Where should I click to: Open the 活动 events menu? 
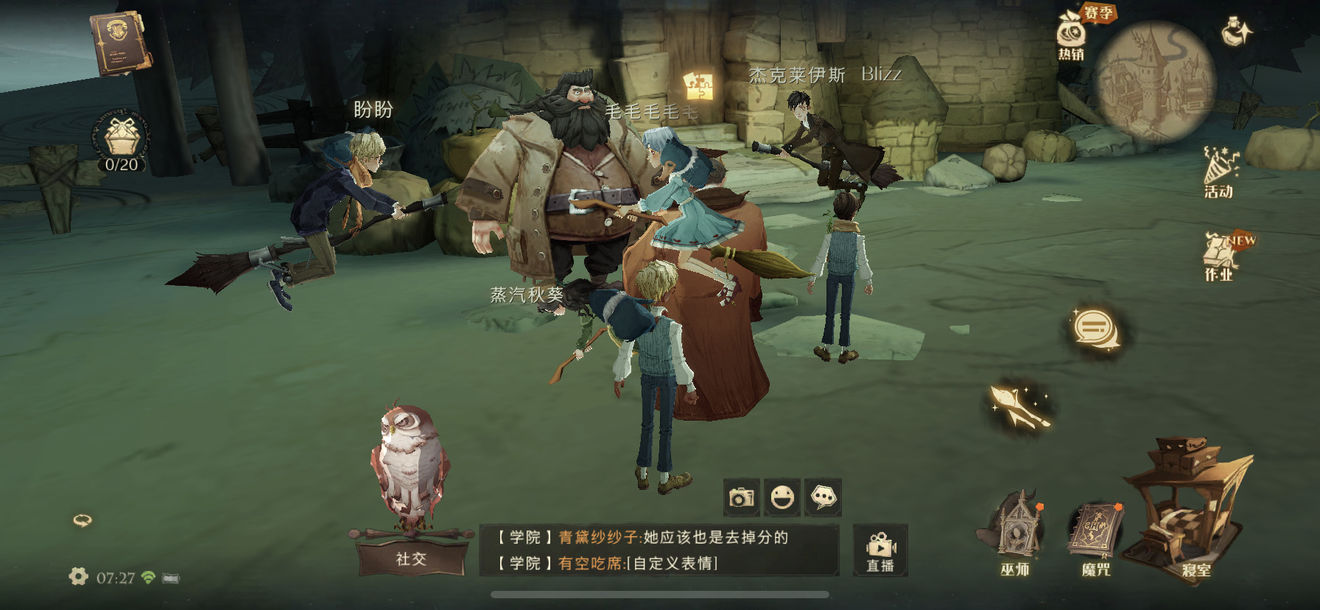click(1218, 172)
